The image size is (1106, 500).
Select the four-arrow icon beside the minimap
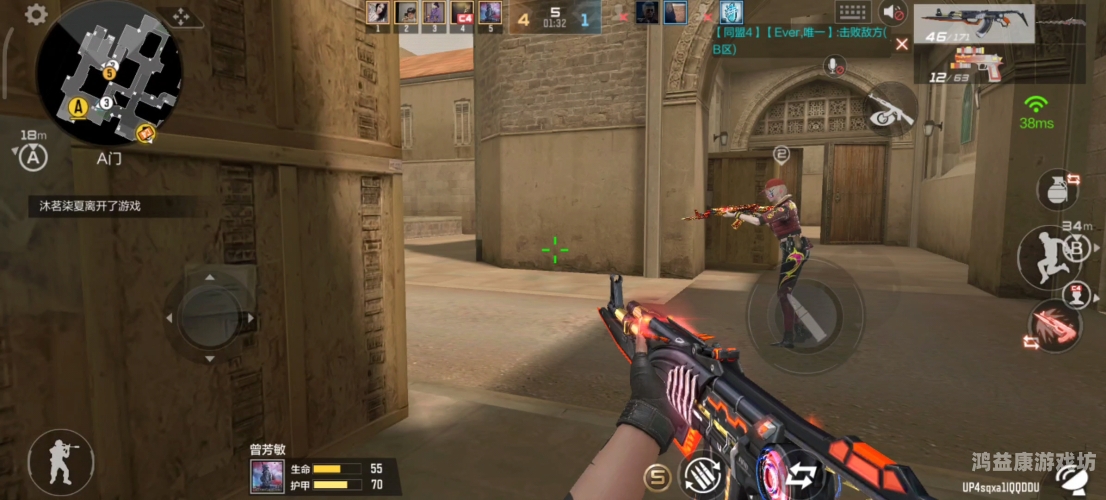coord(180,15)
